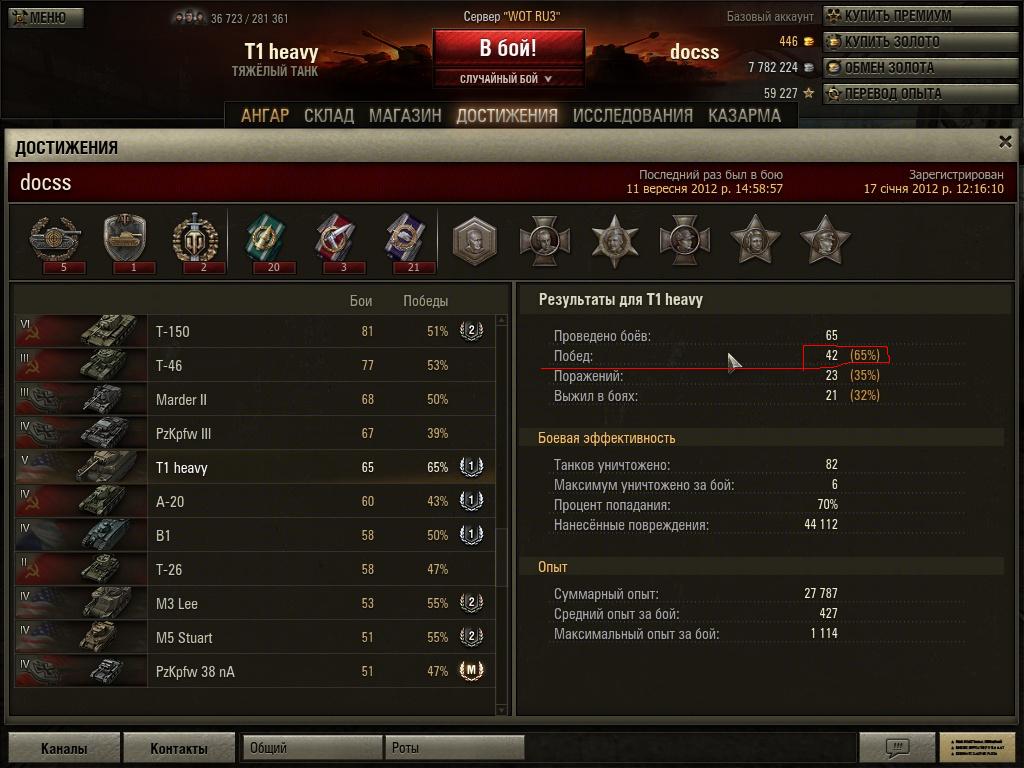The width and height of the screenshot is (1024, 768).
Task: Close the Достижения window
Action: (x=1006, y=143)
